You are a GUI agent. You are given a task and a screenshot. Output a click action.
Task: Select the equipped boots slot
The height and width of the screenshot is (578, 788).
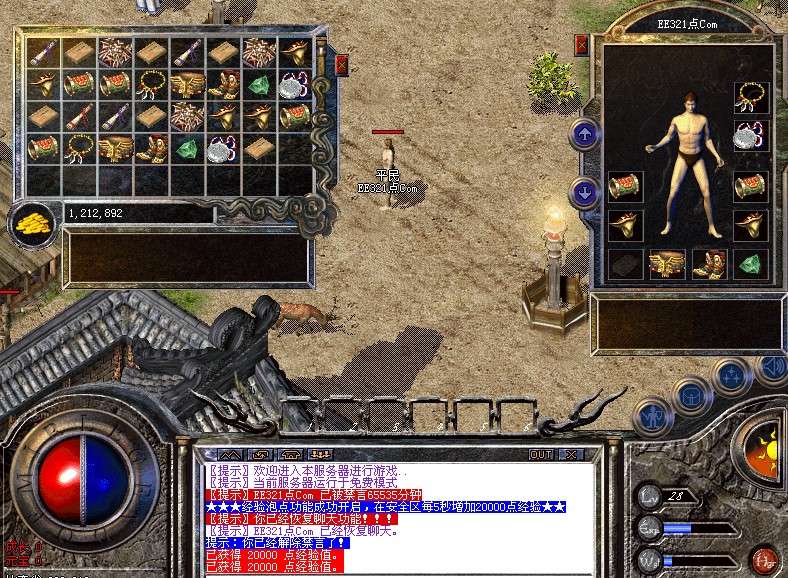[x=709, y=264]
